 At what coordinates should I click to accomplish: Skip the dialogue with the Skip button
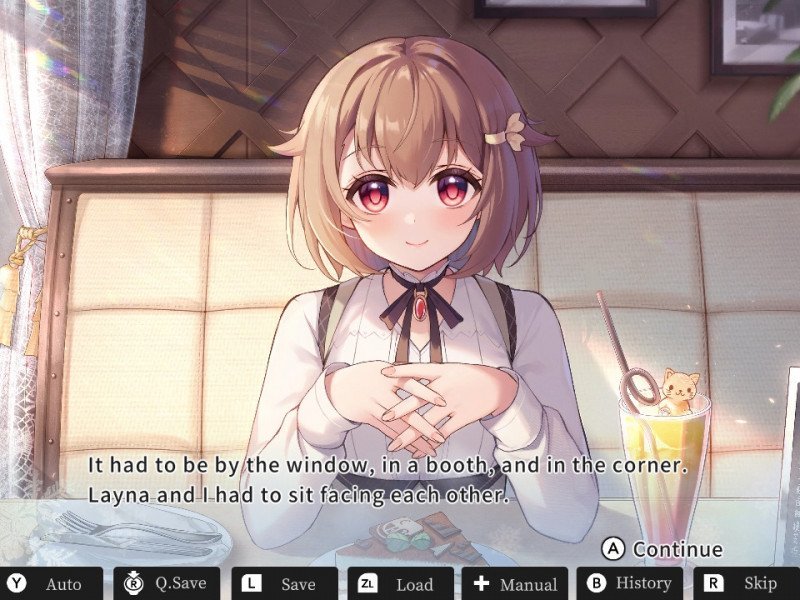click(x=744, y=584)
